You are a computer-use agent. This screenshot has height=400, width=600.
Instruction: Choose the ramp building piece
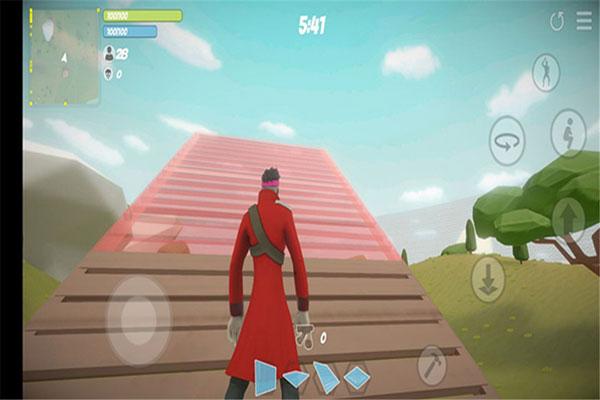326,377
